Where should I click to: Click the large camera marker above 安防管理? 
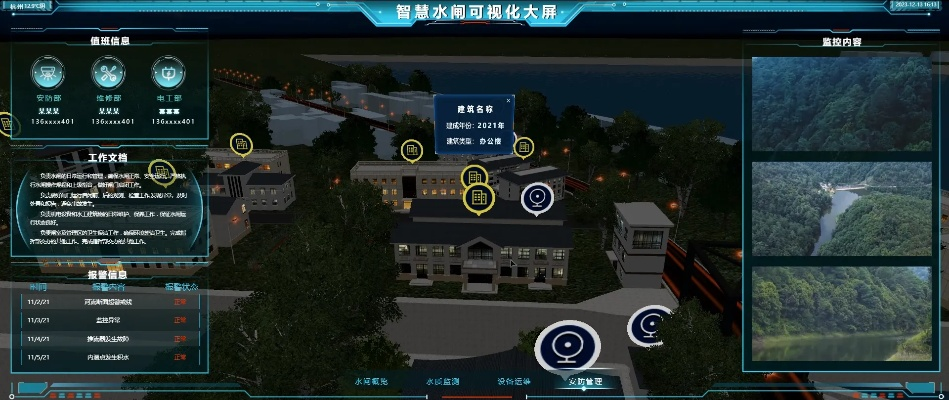tap(566, 346)
